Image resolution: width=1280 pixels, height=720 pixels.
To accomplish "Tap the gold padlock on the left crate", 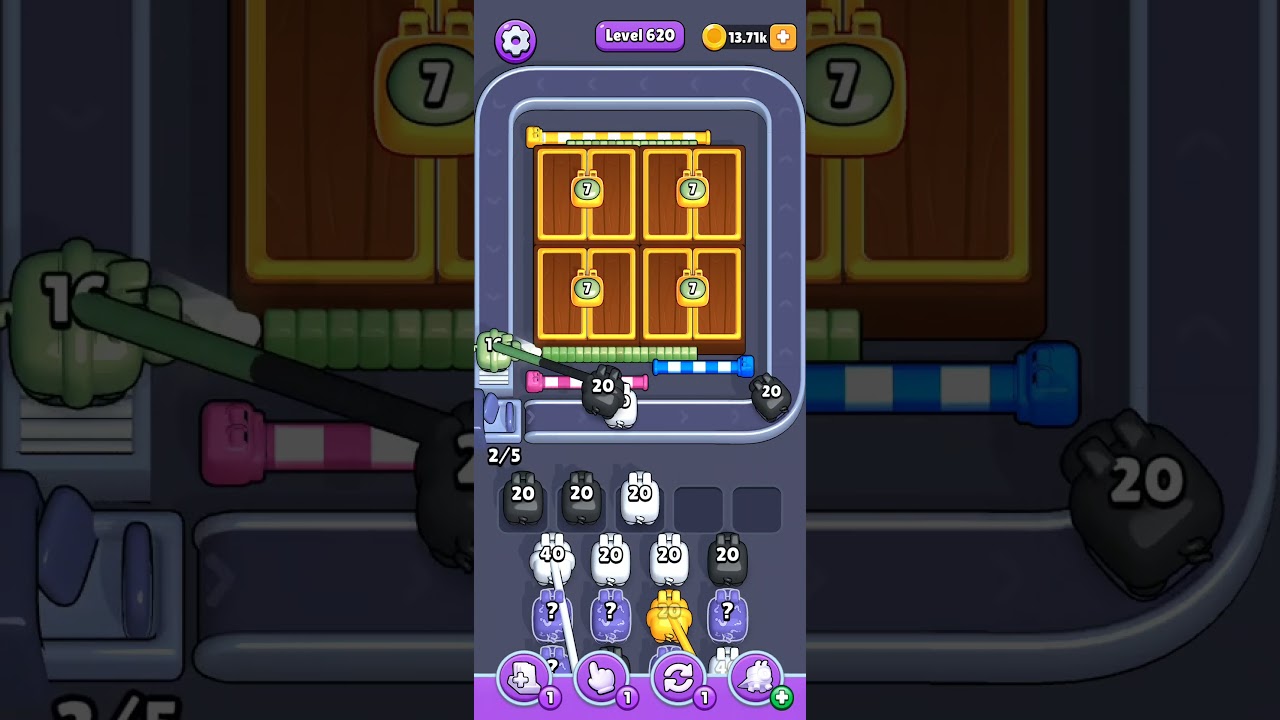I will pos(585,190).
